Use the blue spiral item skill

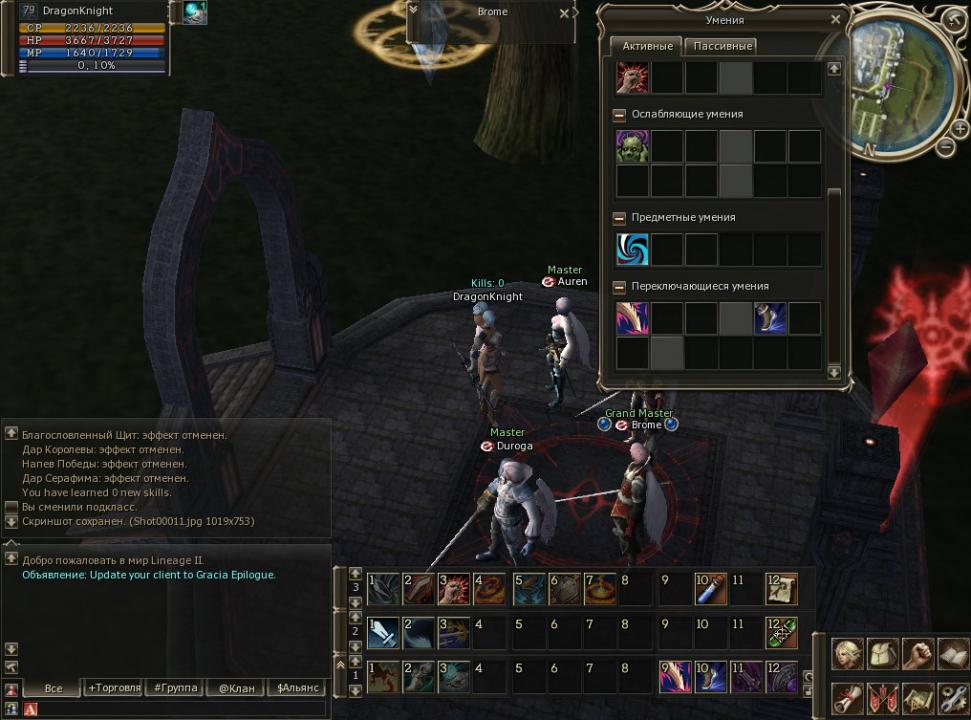[x=632, y=249]
